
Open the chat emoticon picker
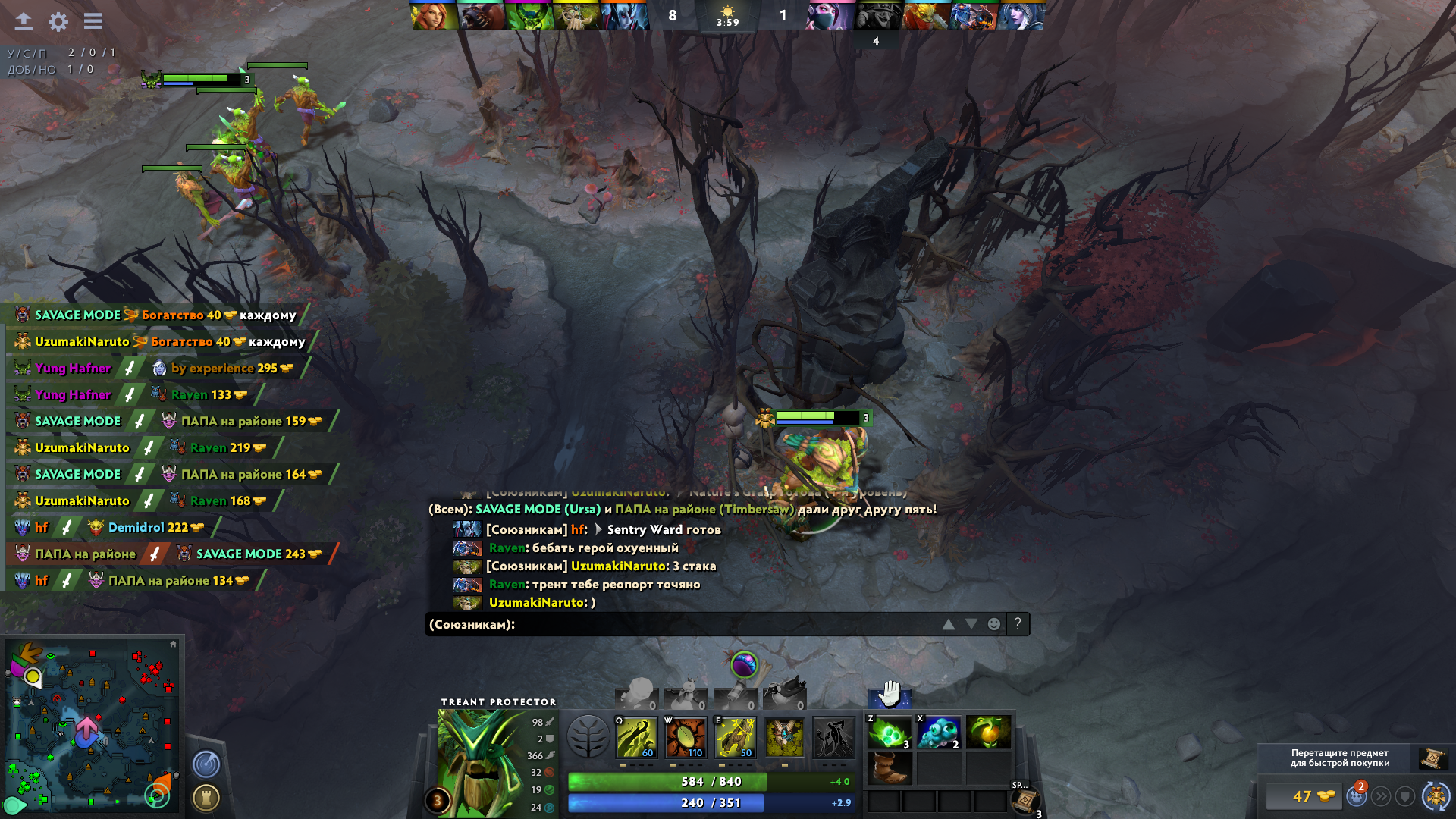click(x=993, y=624)
